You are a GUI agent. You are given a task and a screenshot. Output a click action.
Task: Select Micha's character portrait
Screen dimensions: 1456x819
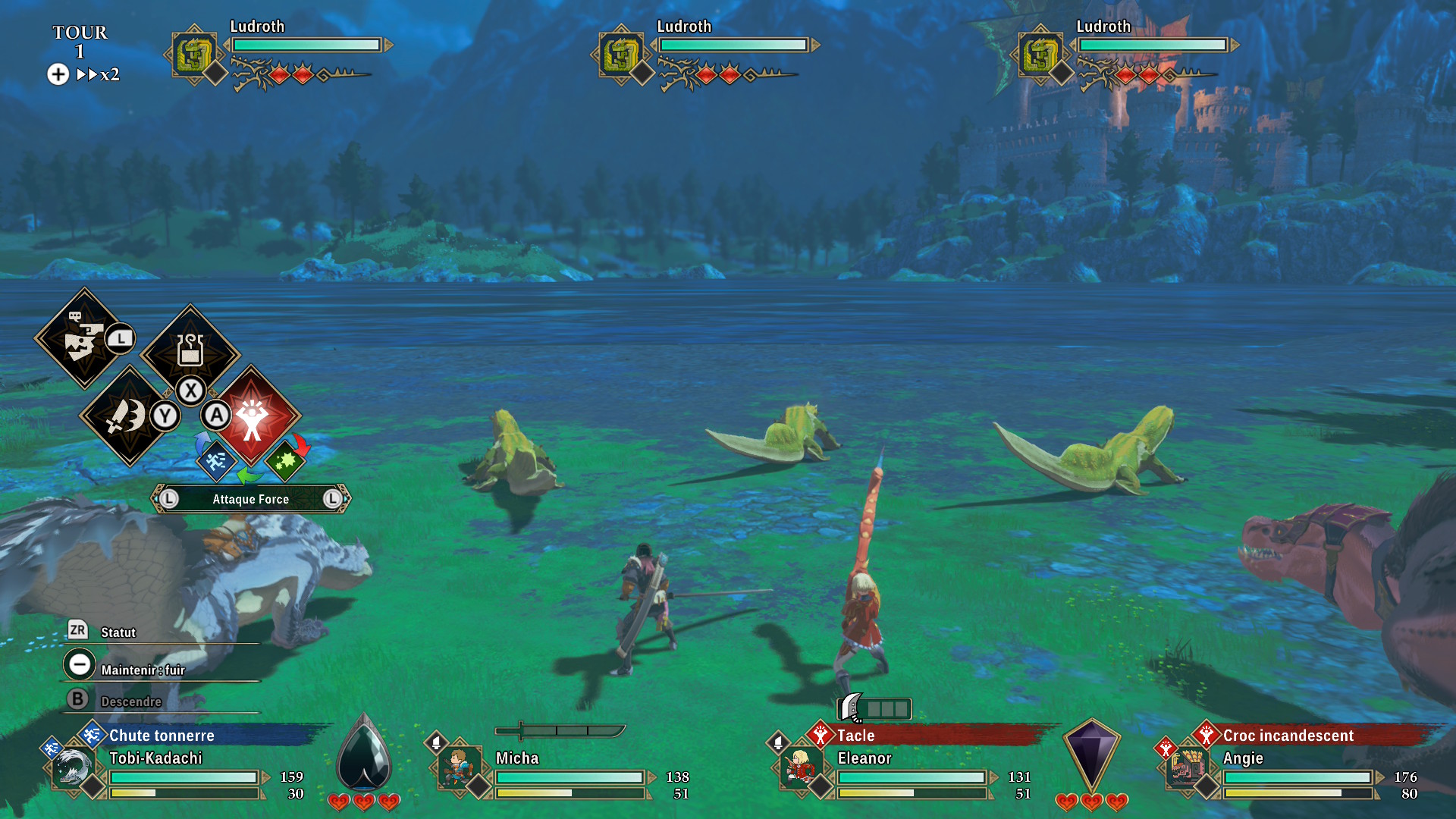tap(459, 767)
